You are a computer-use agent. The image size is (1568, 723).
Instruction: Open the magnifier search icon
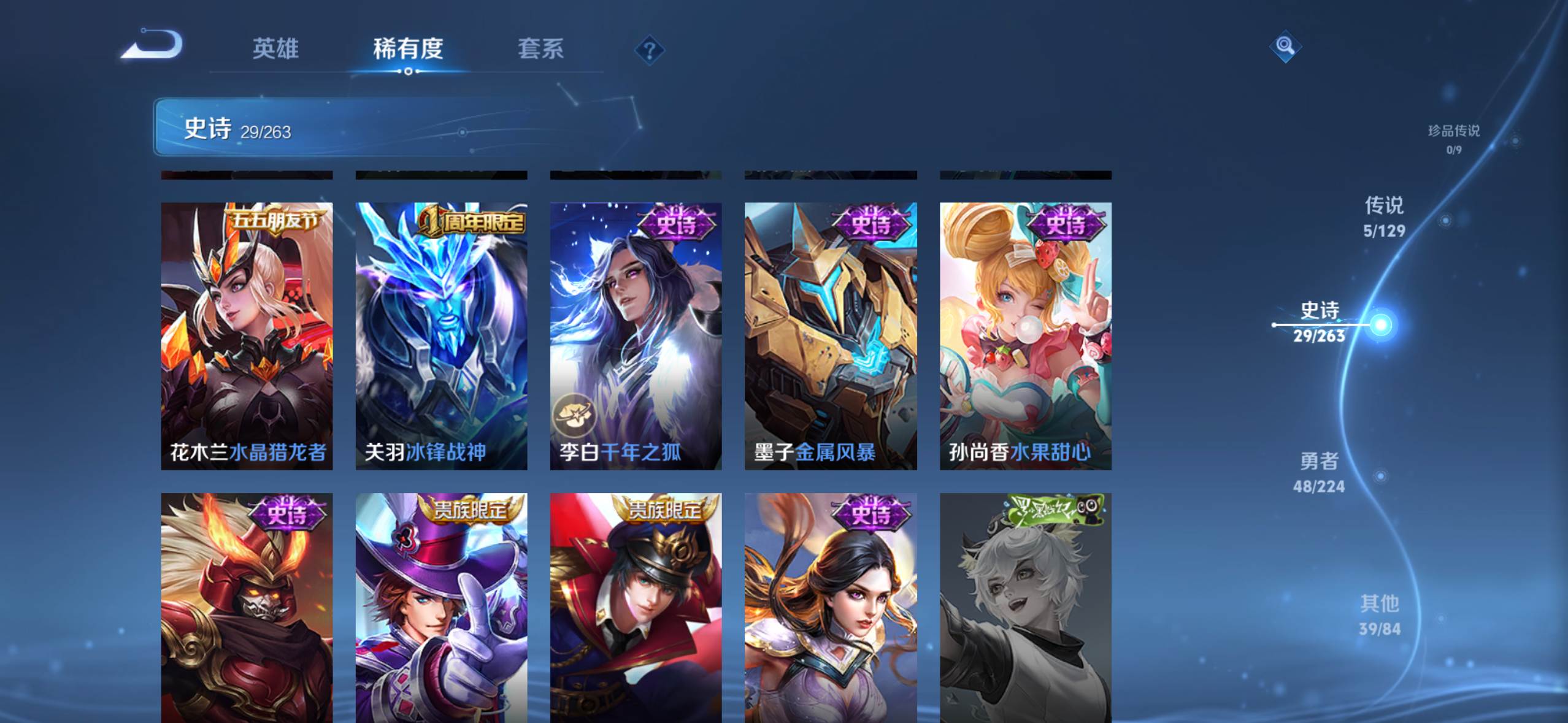coord(1285,46)
